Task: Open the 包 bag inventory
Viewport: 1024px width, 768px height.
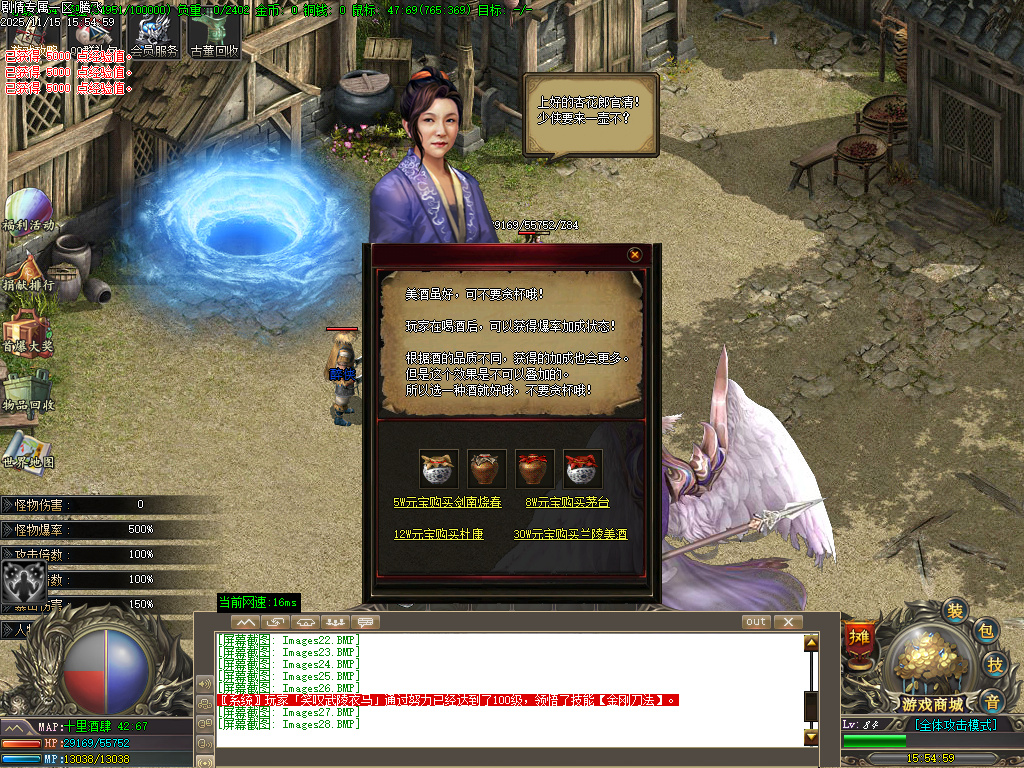Action: click(985, 630)
